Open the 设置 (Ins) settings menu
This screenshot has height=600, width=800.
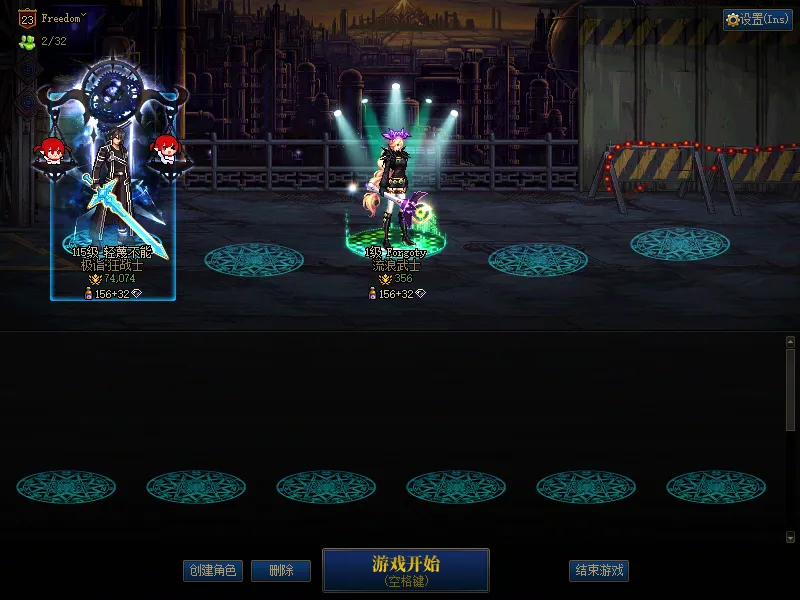[x=757, y=20]
